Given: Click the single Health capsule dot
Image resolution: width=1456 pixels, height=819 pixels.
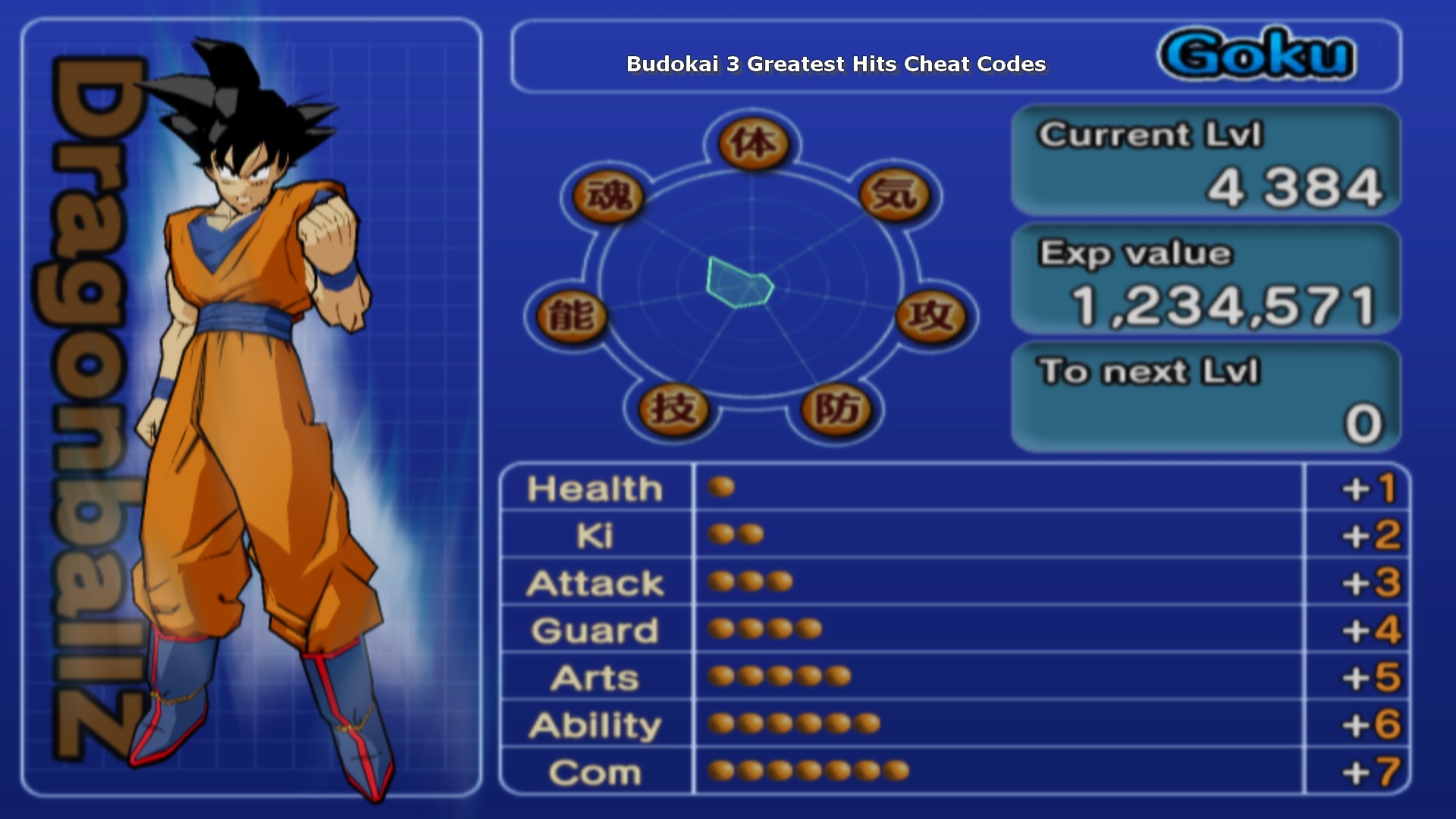Looking at the screenshot, I should pyautogui.click(x=722, y=488).
